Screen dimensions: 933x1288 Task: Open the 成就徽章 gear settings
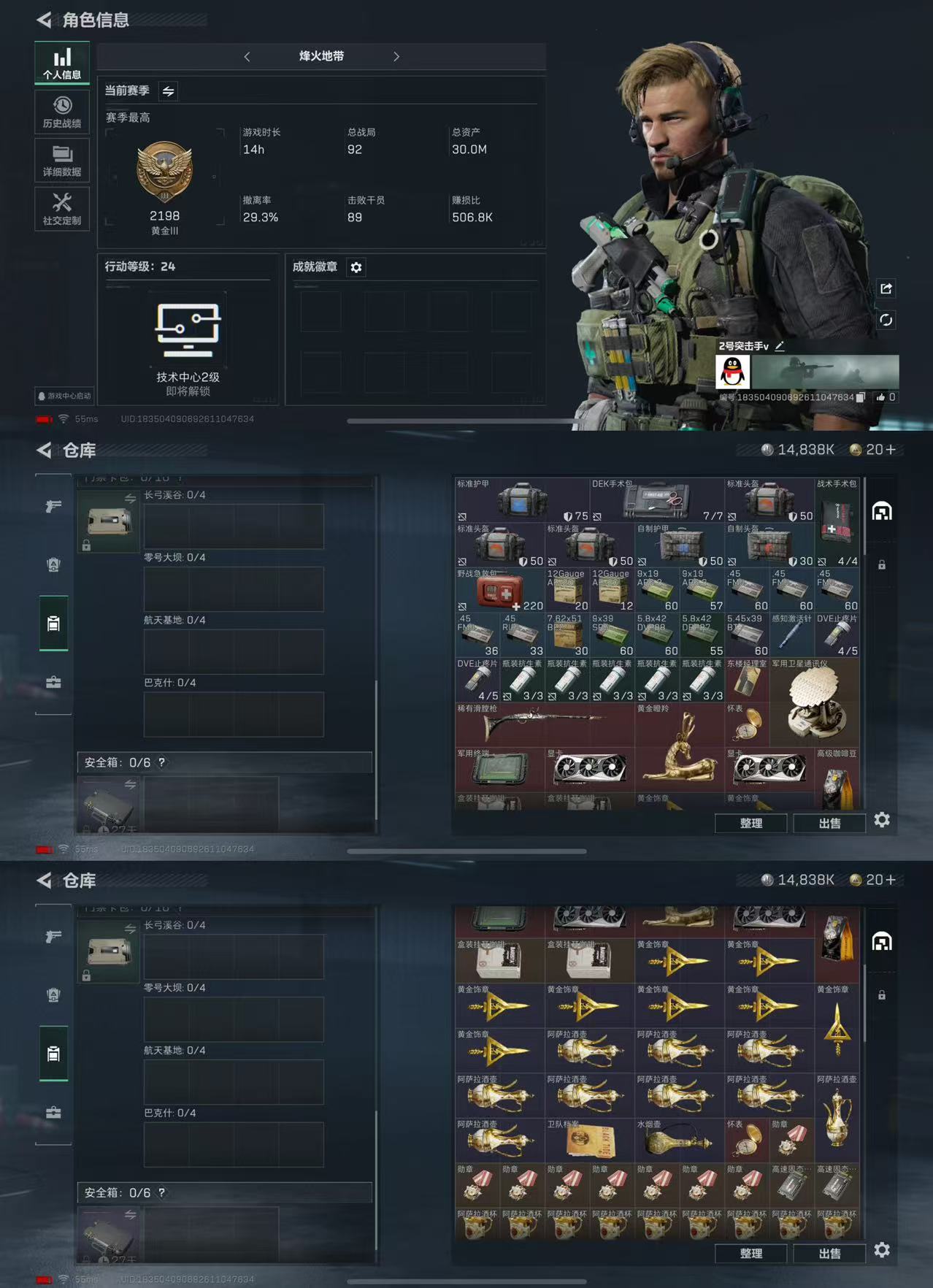(356, 267)
